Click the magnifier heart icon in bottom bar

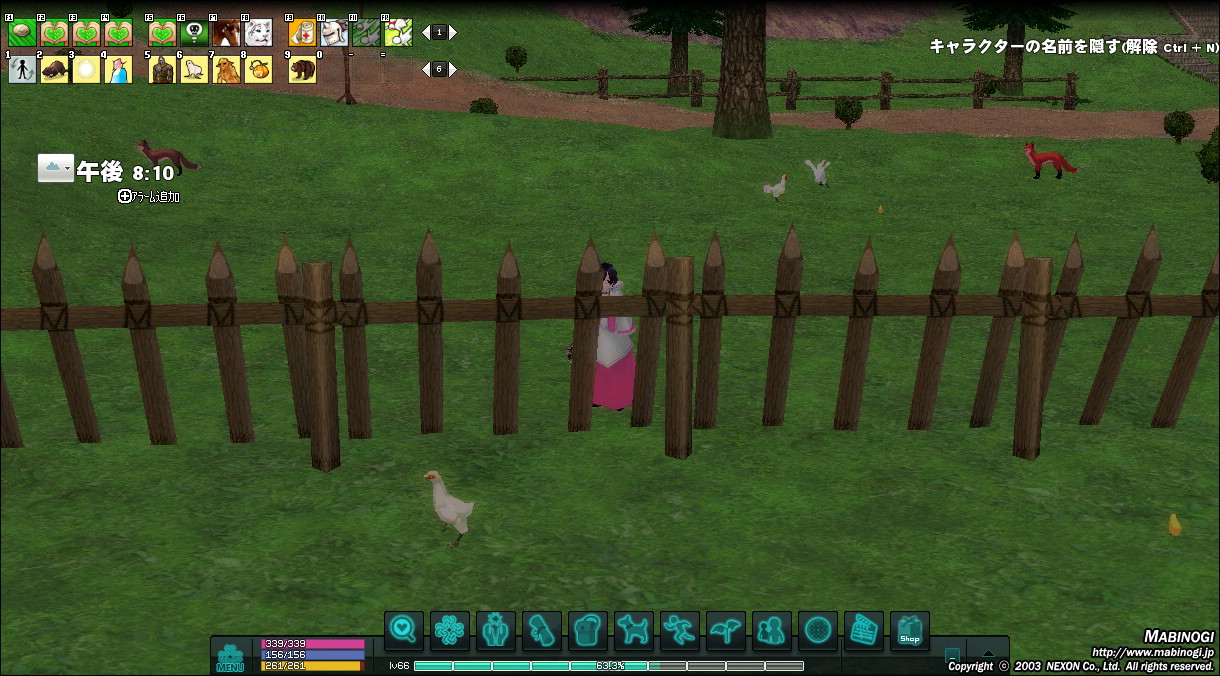(404, 631)
